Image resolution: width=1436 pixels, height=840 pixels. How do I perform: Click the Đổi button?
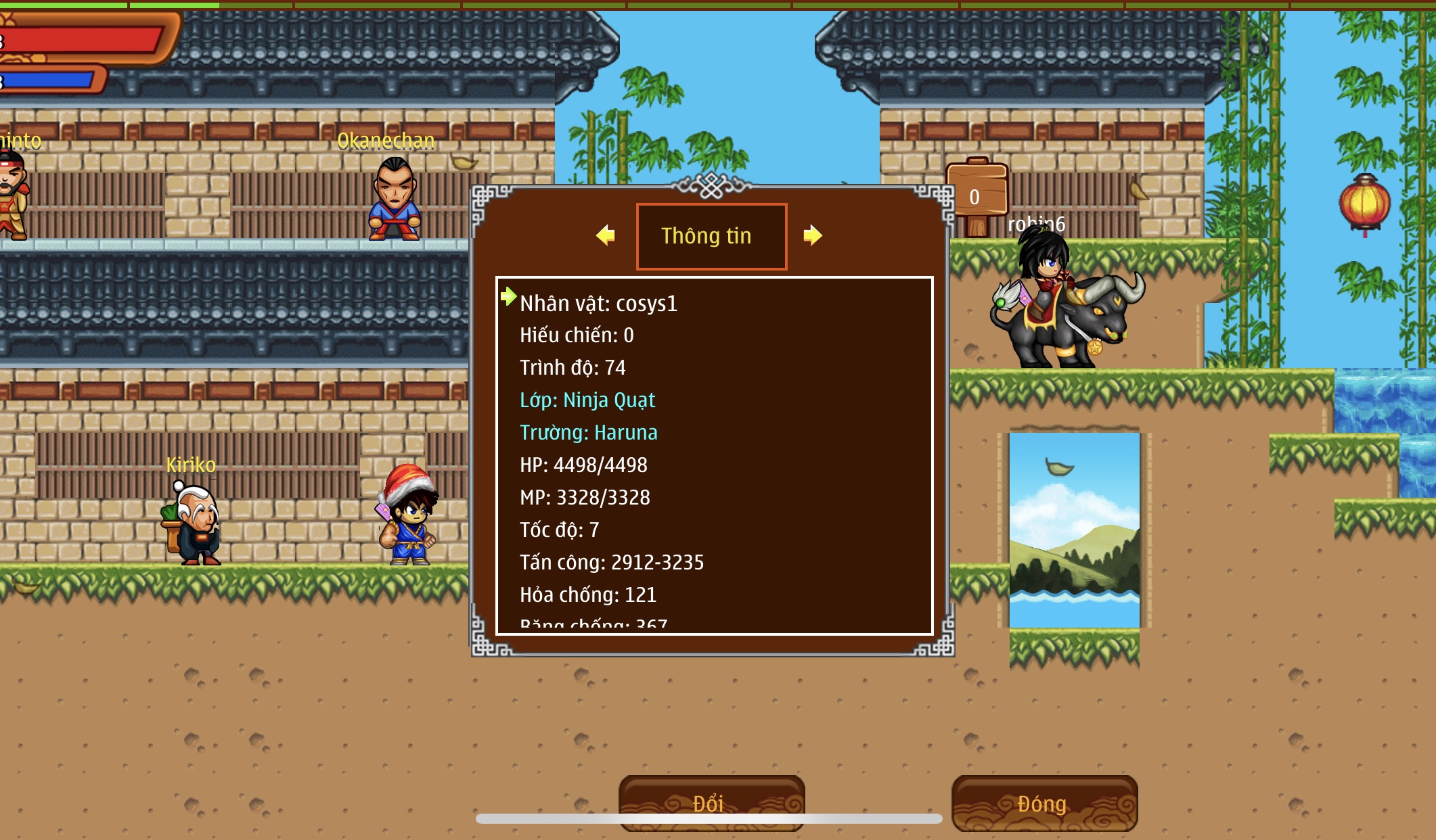pyautogui.click(x=711, y=802)
